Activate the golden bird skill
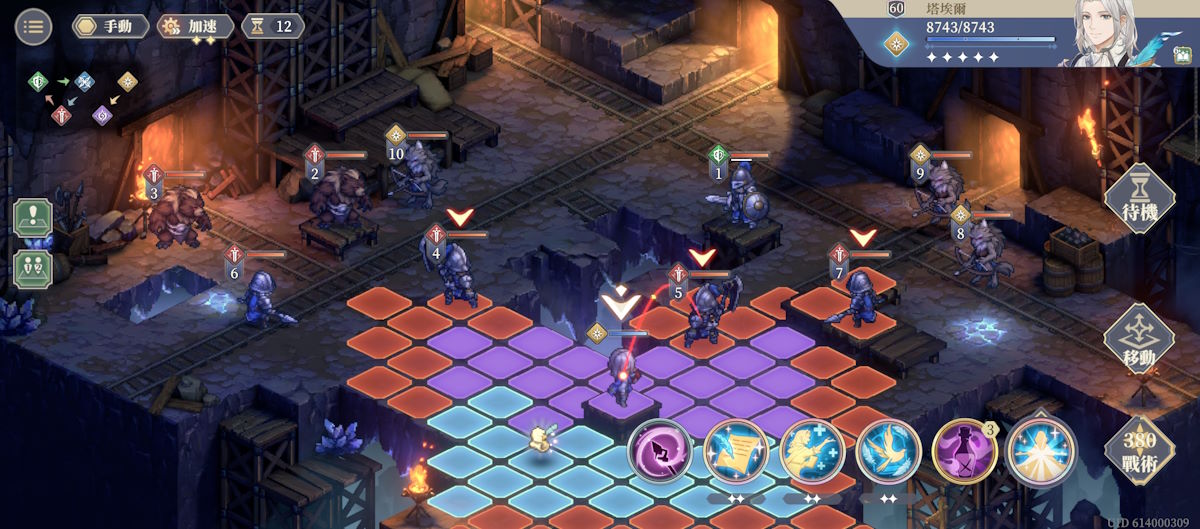The height and width of the screenshot is (529, 1200). [x=888, y=452]
